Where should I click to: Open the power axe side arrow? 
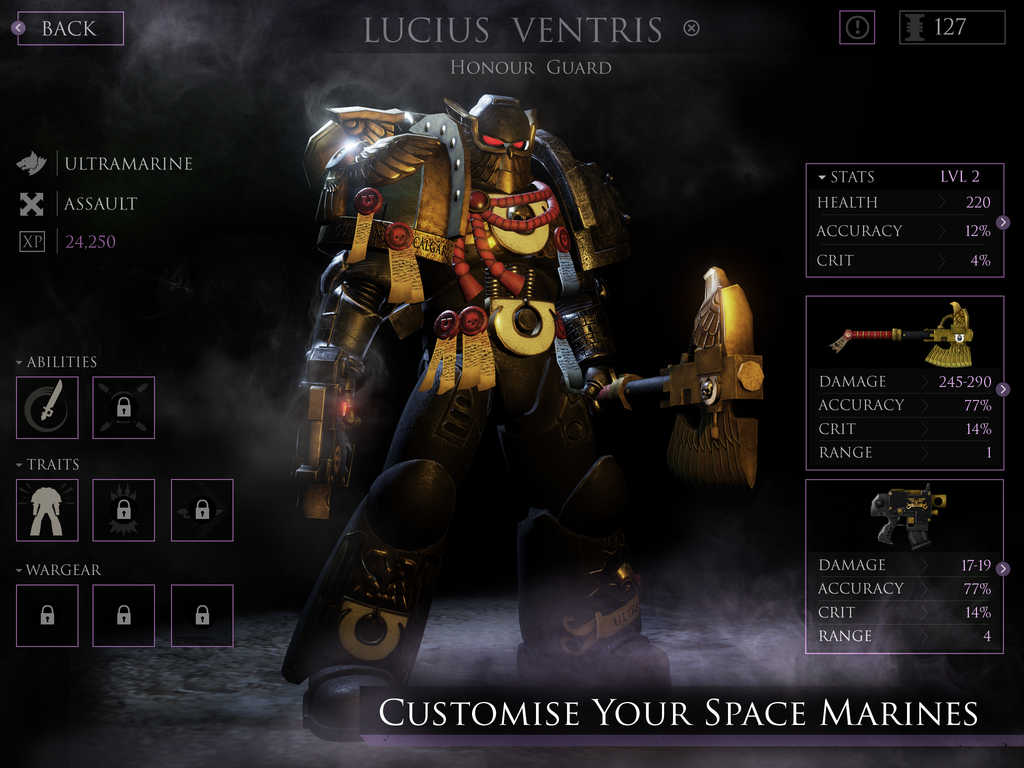coord(1002,389)
